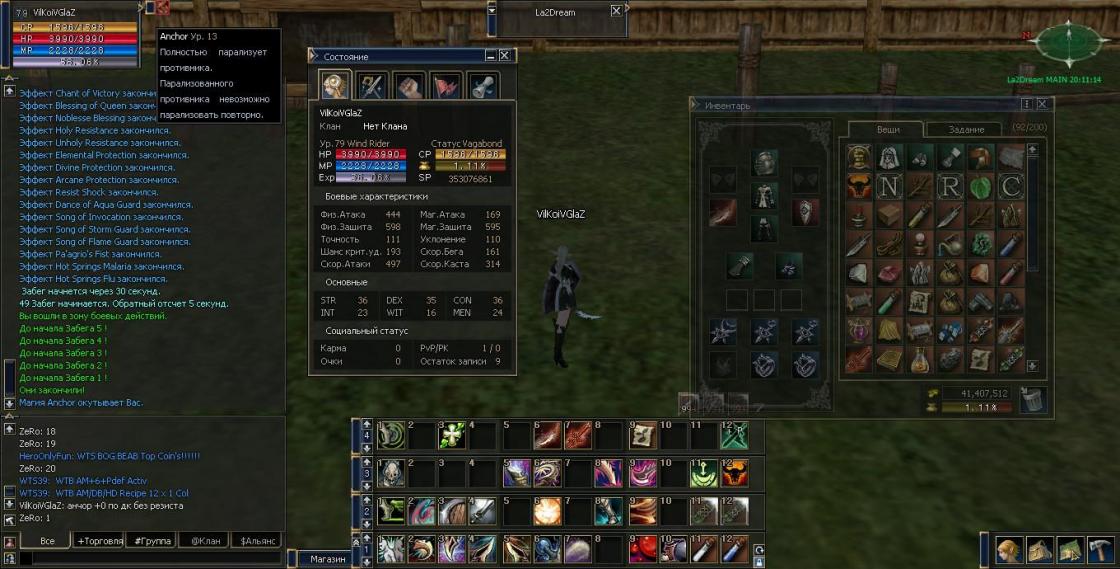Select the letter N item in inventory
The height and width of the screenshot is (569, 1120).
(x=889, y=187)
